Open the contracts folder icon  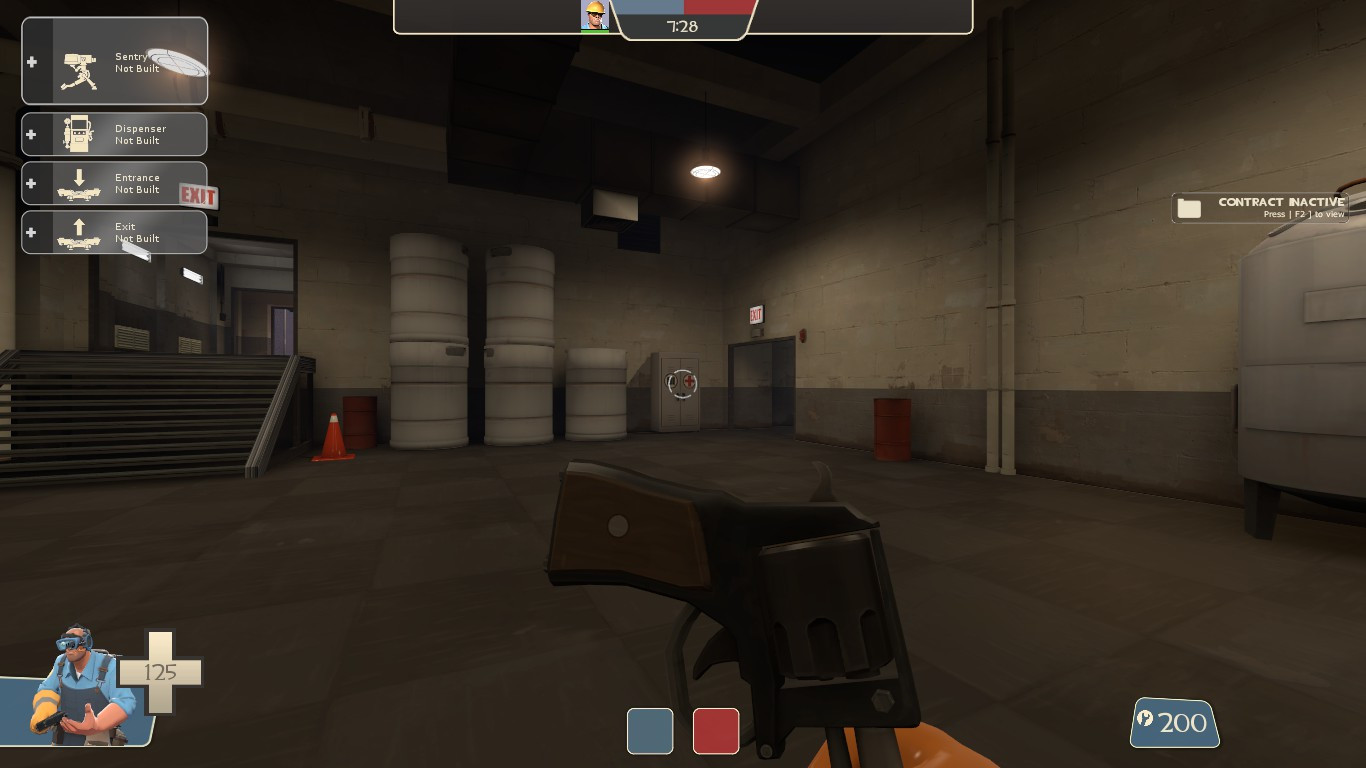coord(1189,207)
